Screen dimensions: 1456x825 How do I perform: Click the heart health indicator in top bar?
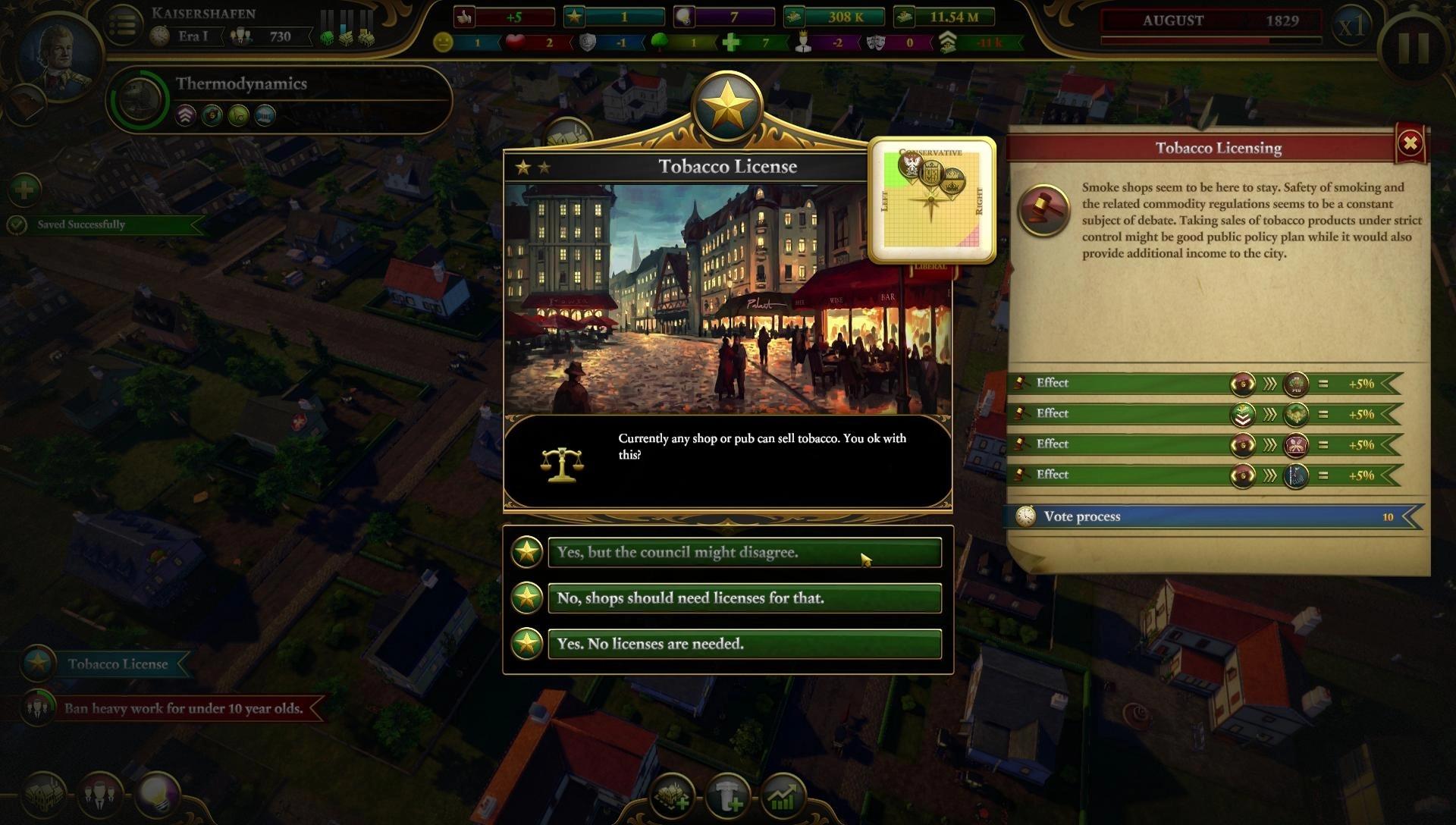(516, 43)
